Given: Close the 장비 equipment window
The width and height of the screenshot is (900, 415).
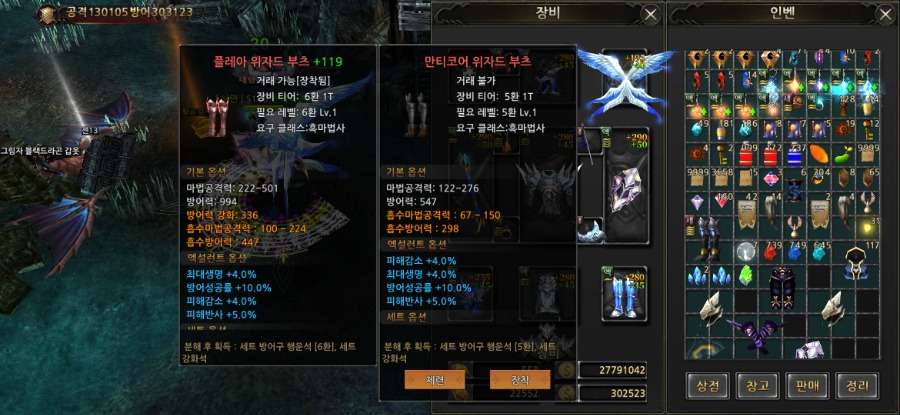Looking at the screenshot, I should [x=650, y=14].
